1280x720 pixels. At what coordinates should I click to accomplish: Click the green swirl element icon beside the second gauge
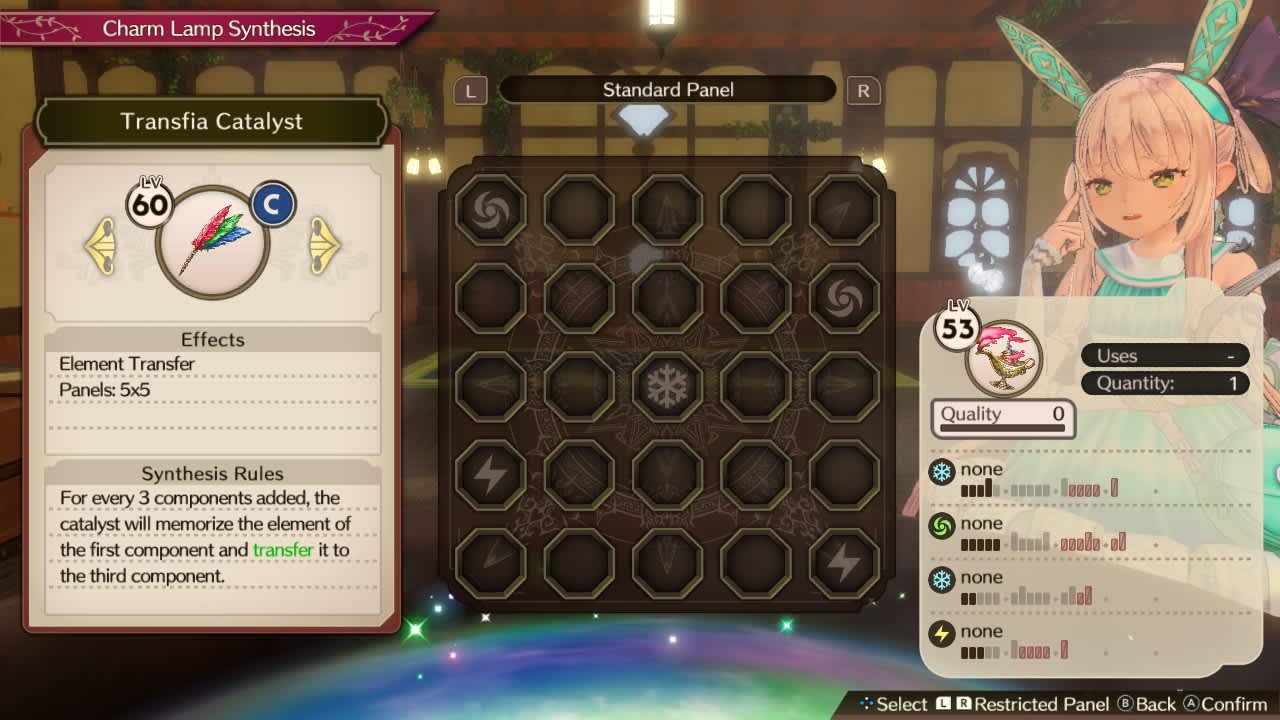(x=941, y=524)
